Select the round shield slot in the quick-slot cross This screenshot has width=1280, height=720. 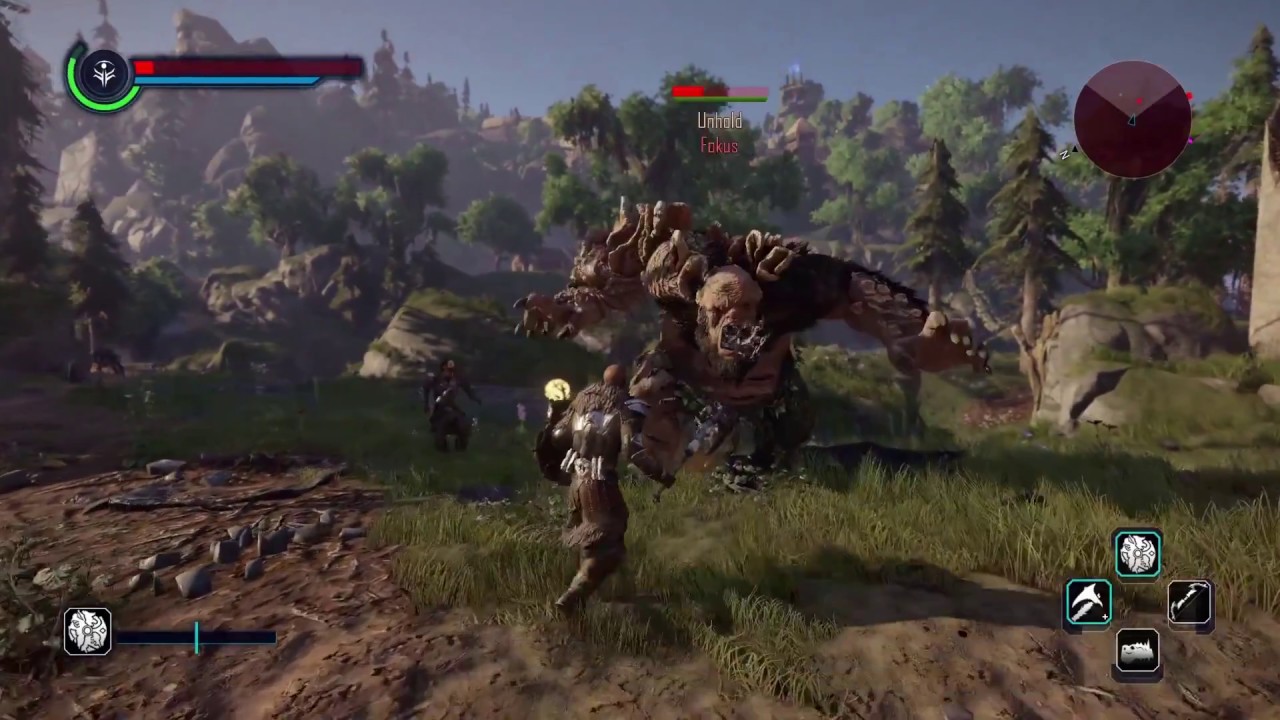[x=1138, y=554]
